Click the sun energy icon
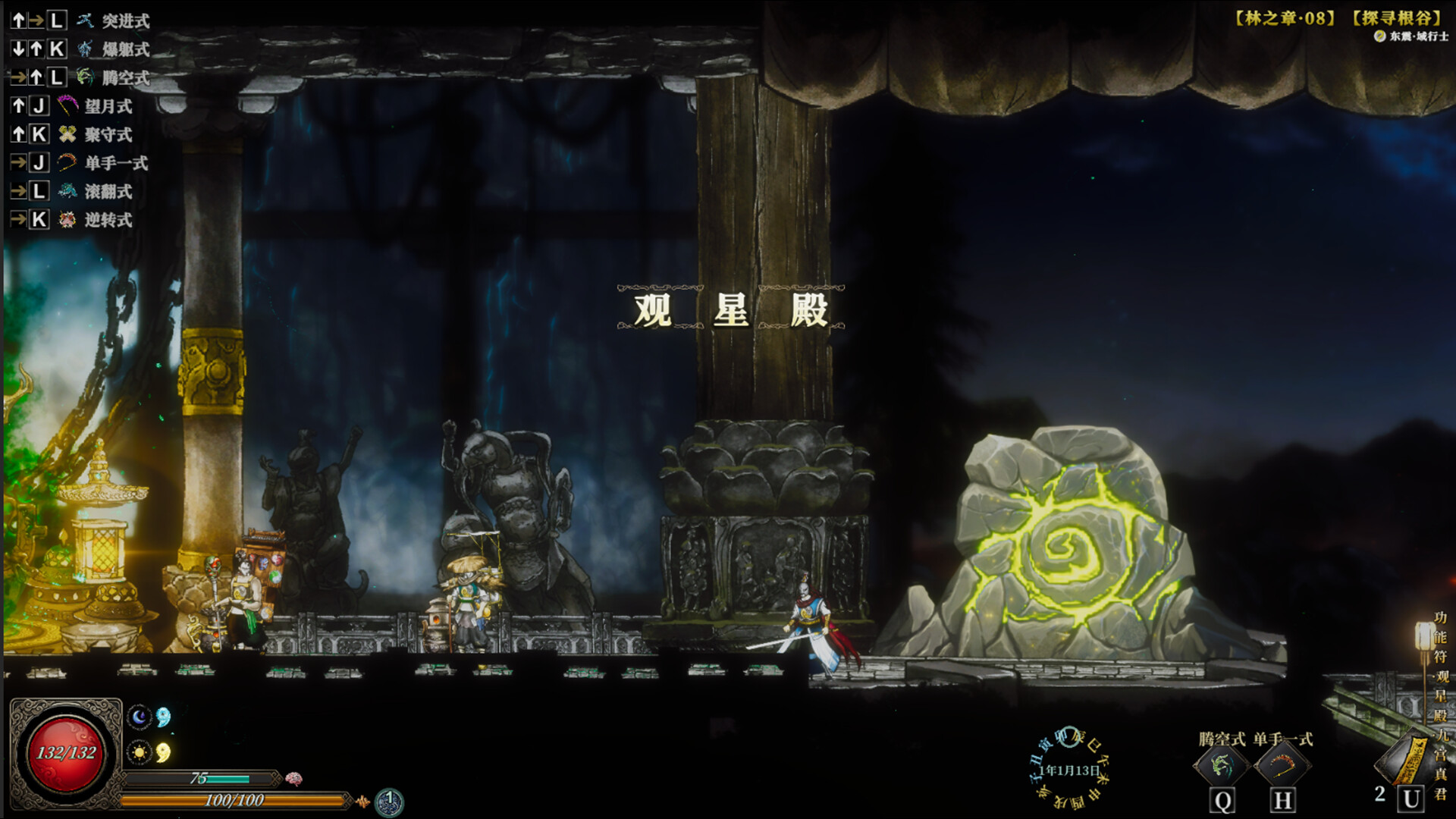 tap(139, 752)
